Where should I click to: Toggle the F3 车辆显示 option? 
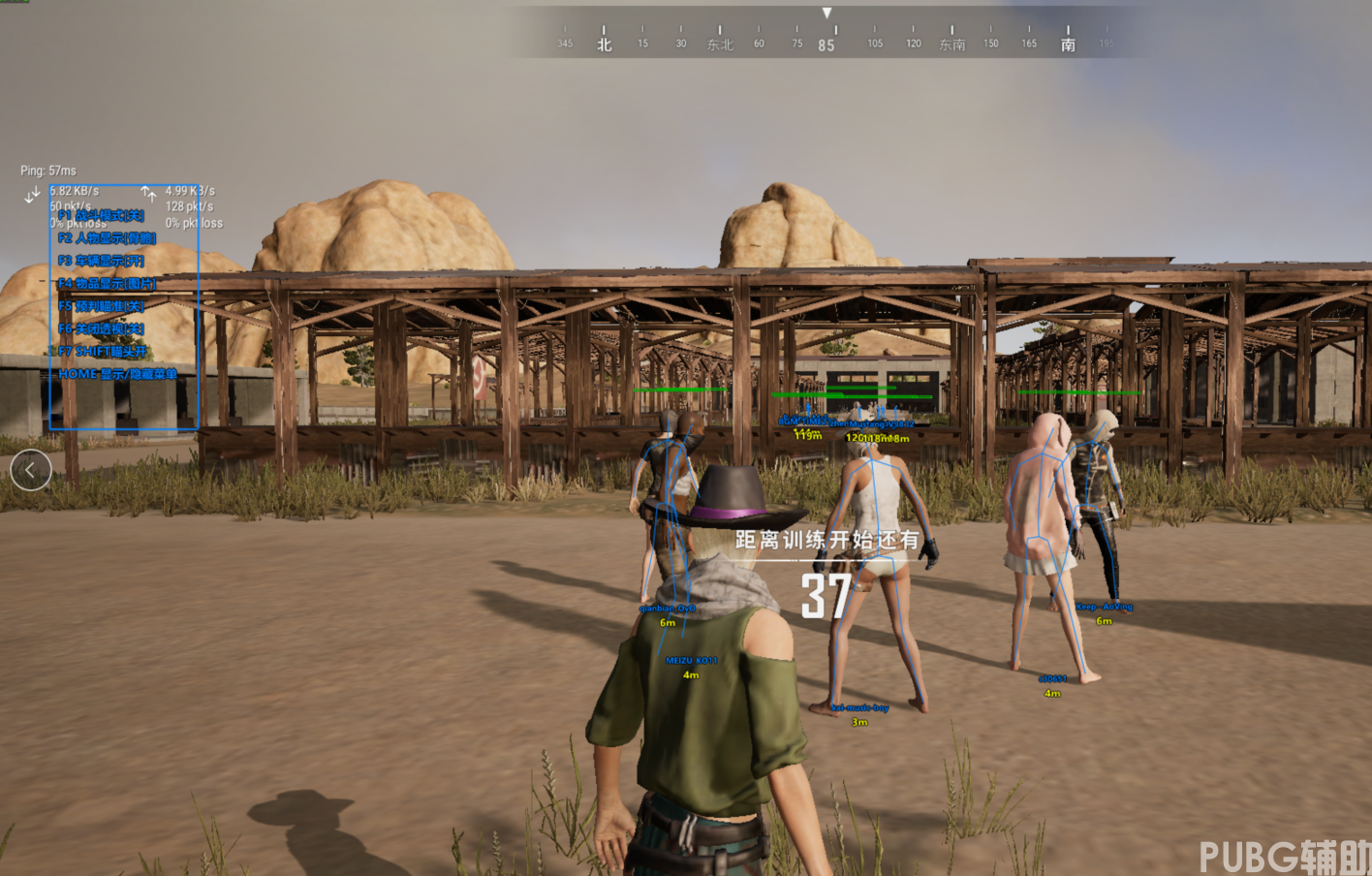coord(101,261)
